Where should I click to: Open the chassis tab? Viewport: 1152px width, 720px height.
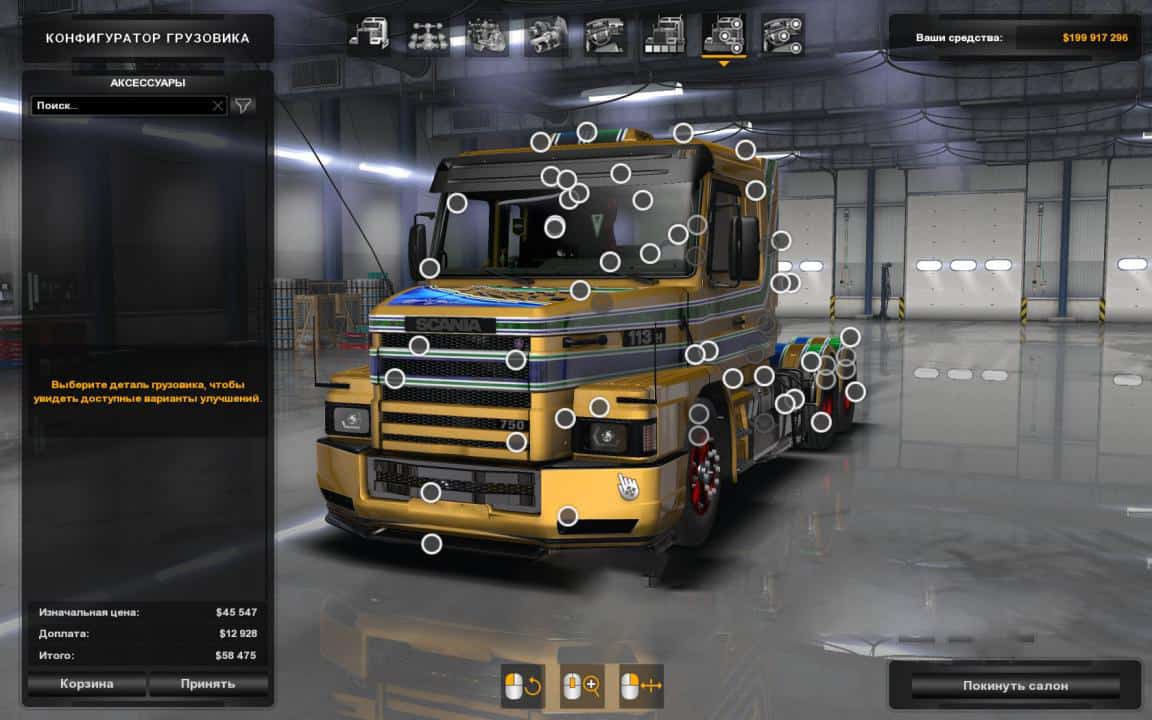(428, 35)
